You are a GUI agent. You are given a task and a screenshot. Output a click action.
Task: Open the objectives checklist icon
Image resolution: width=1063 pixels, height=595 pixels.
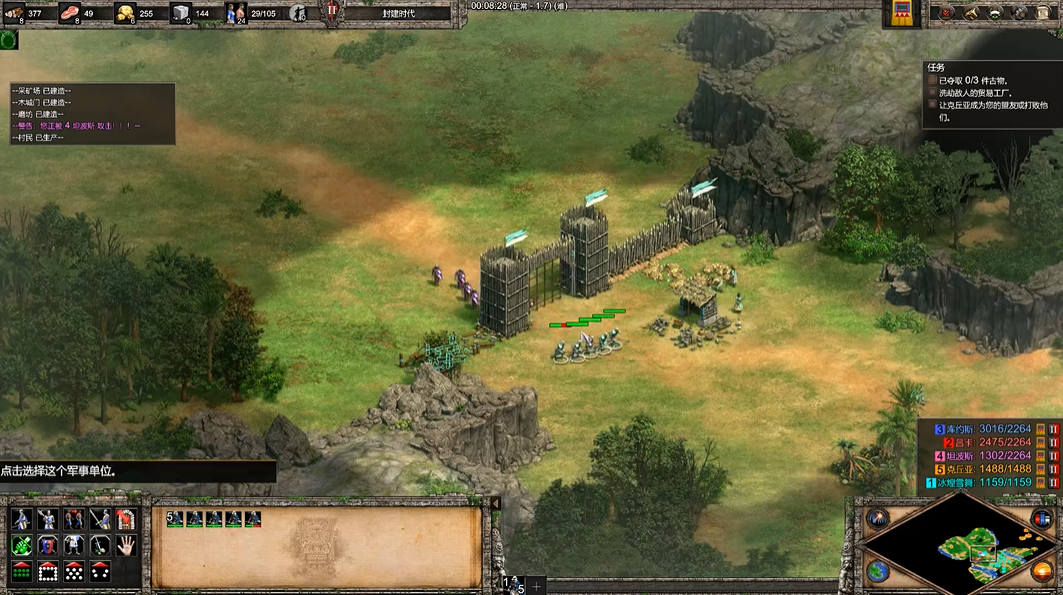pyautogui.click(x=944, y=12)
